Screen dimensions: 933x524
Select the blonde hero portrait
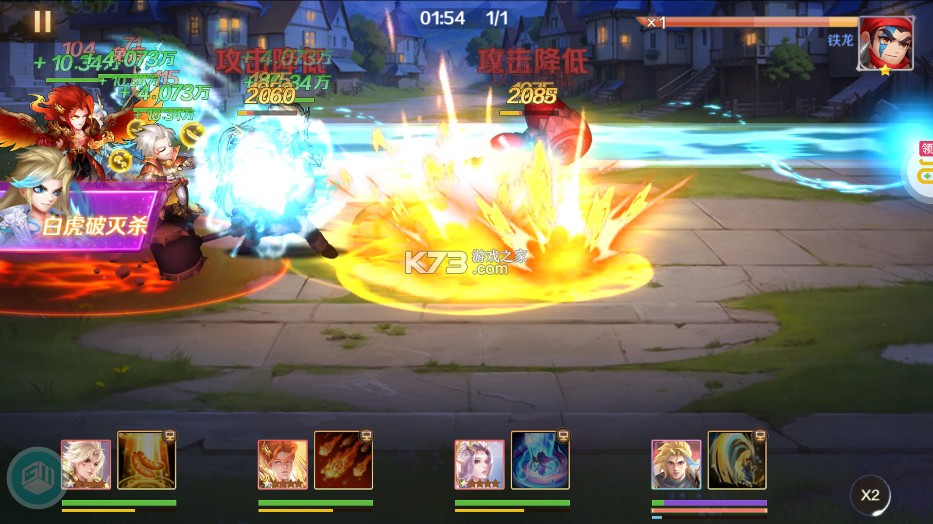point(676,464)
